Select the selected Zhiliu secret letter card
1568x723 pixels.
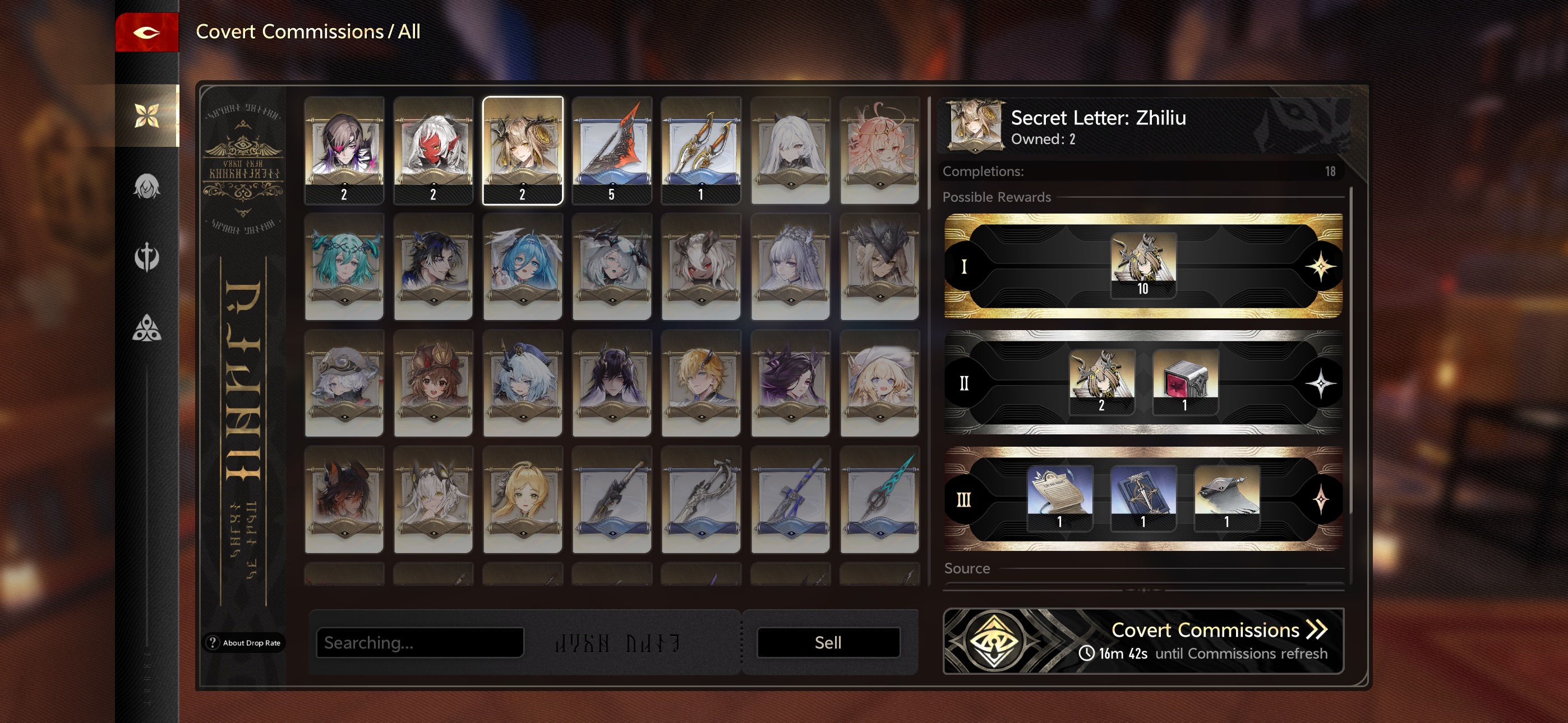point(522,150)
